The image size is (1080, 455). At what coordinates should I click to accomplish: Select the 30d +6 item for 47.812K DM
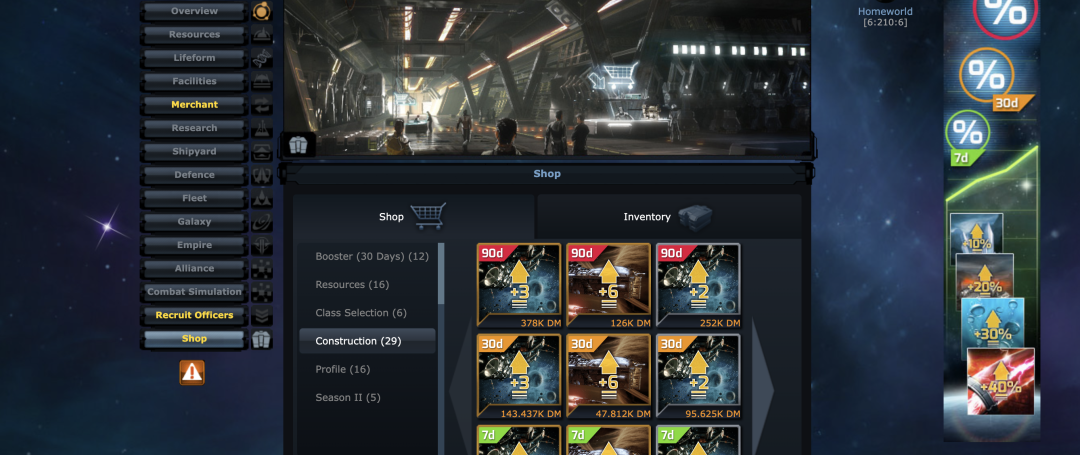[x=608, y=375]
